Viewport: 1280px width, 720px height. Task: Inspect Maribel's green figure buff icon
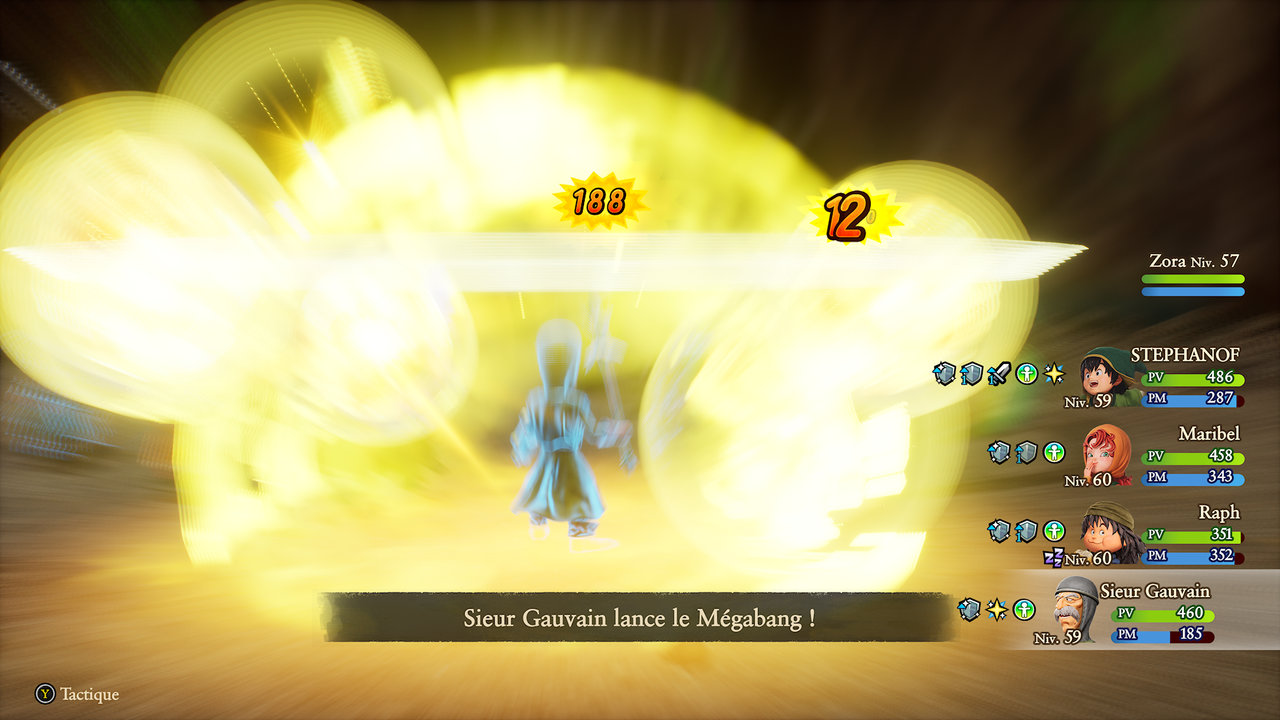coord(1054,452)
